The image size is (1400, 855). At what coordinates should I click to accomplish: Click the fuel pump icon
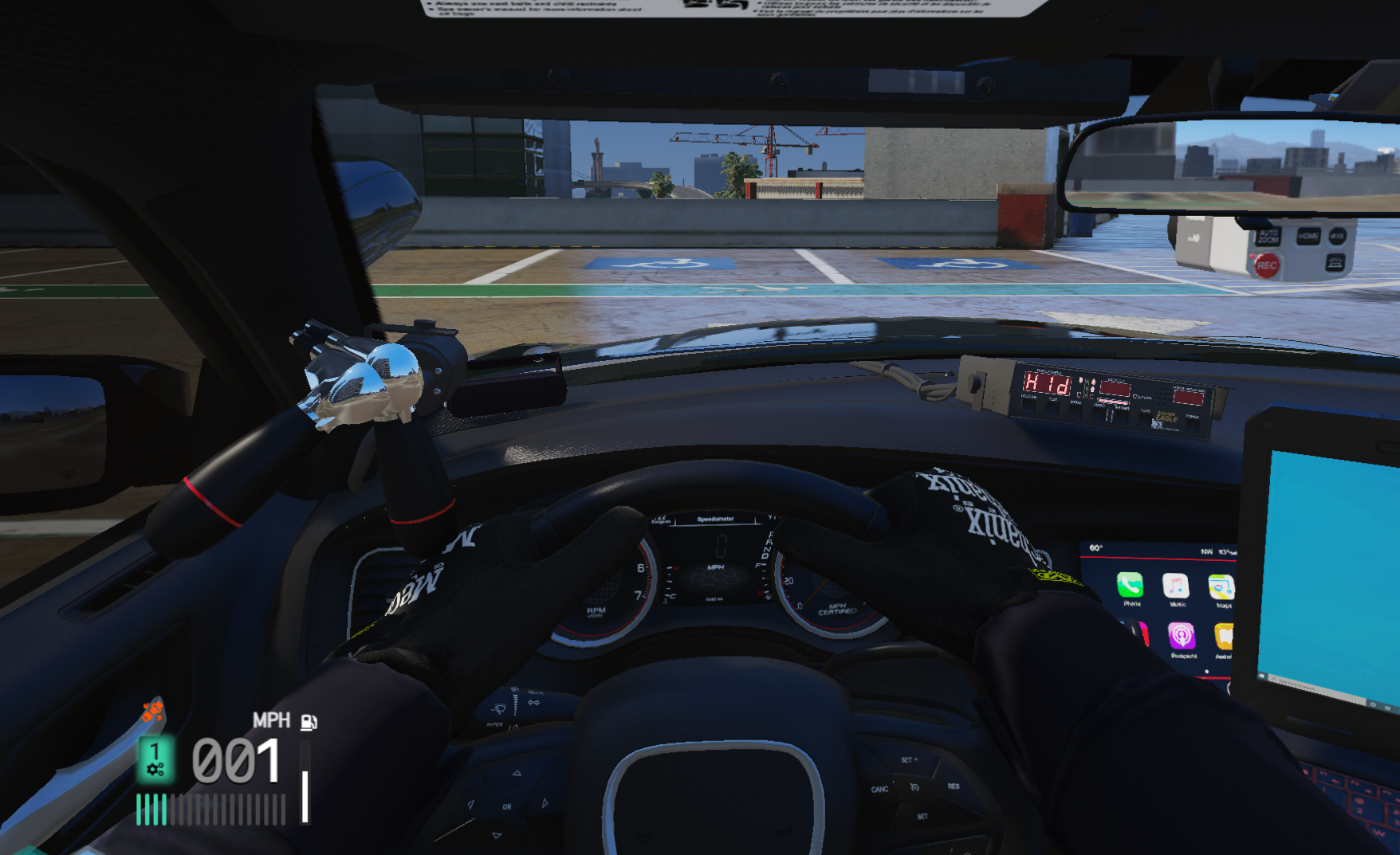coord(309,722)
